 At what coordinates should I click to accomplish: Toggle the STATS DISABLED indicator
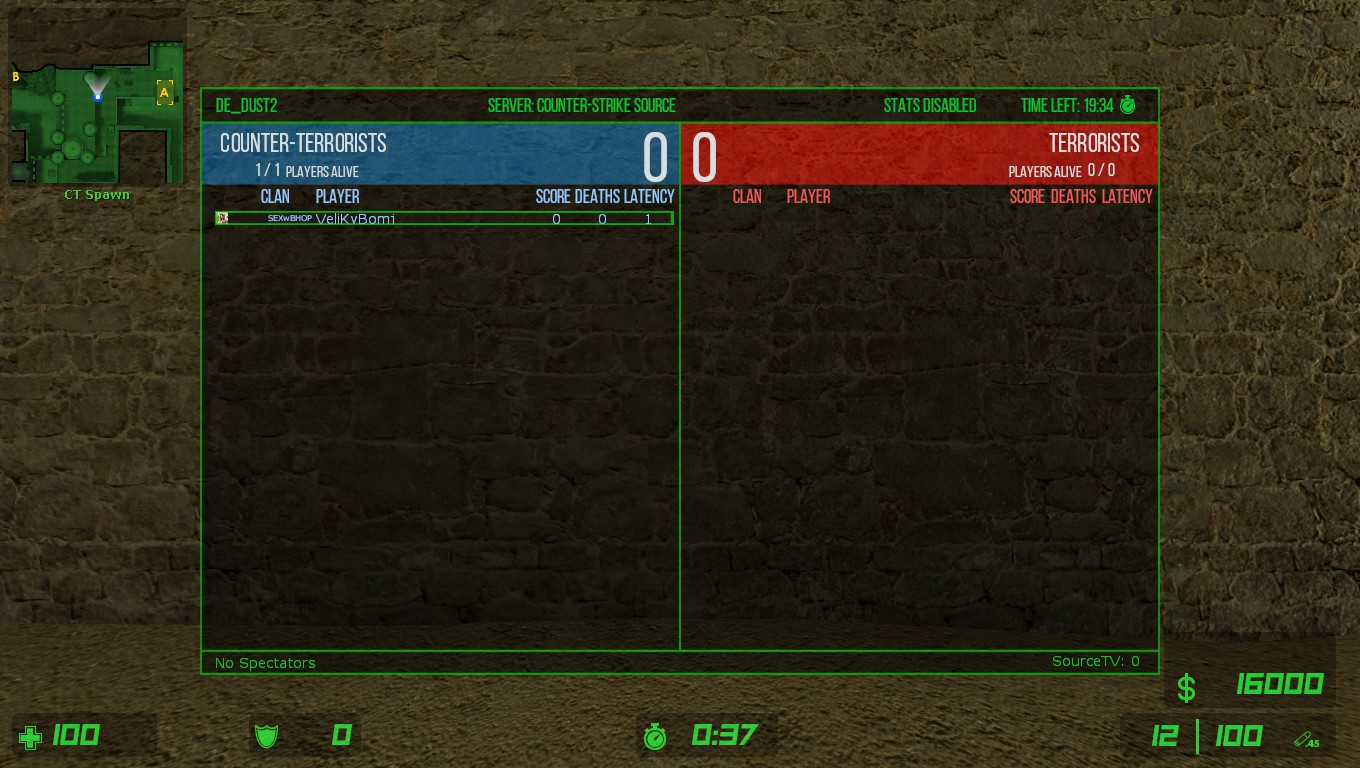(x=931, y=105)
